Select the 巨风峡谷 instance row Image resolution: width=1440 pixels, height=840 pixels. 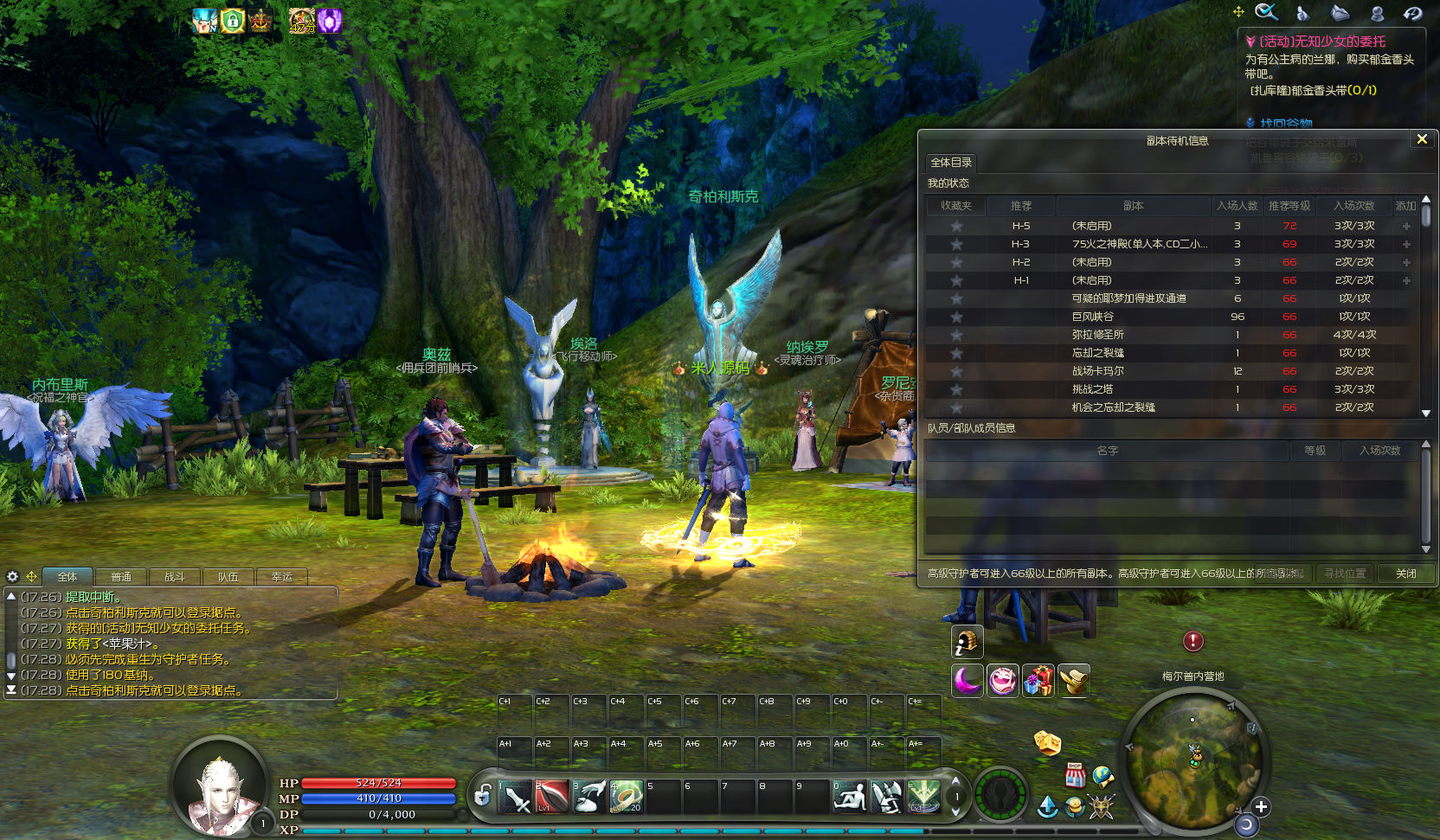(x=1093, y=317)
